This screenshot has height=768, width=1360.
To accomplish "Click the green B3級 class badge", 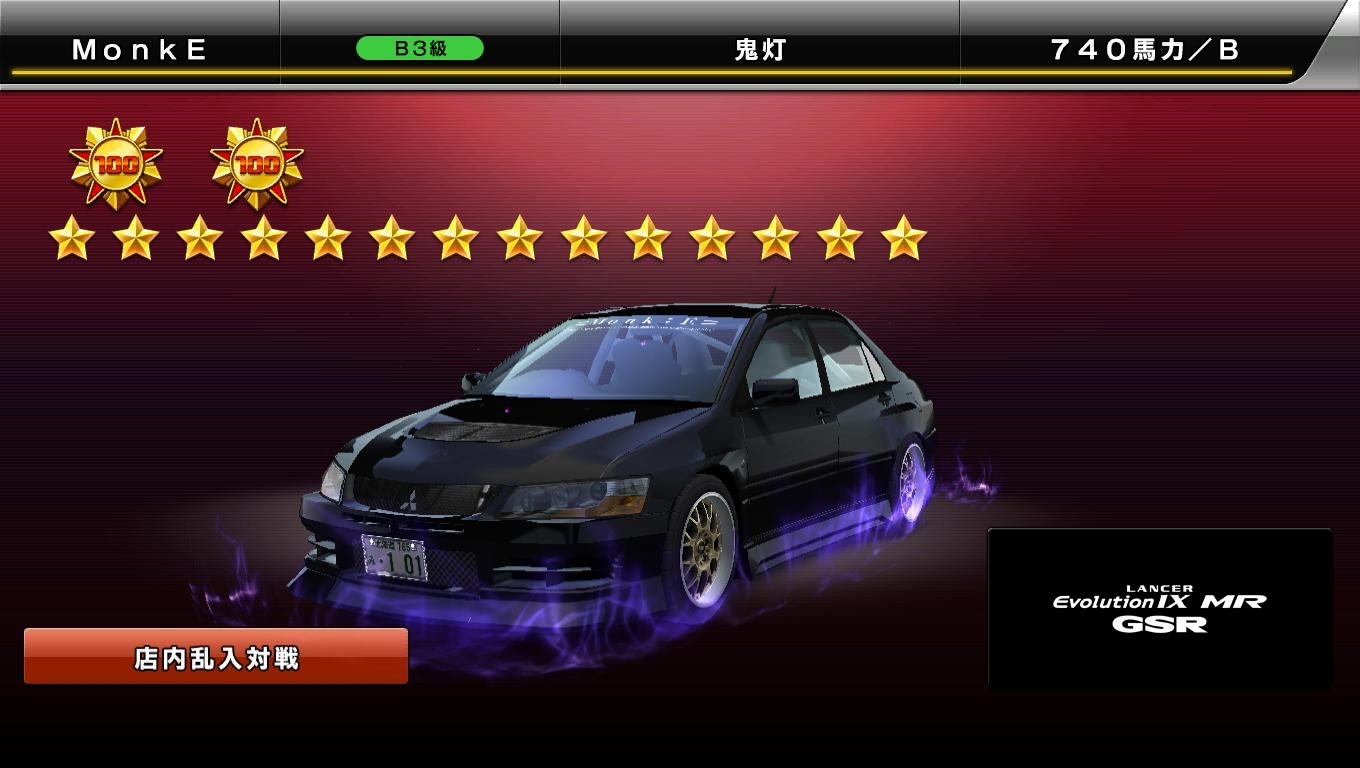I will (x=420, y=49).
